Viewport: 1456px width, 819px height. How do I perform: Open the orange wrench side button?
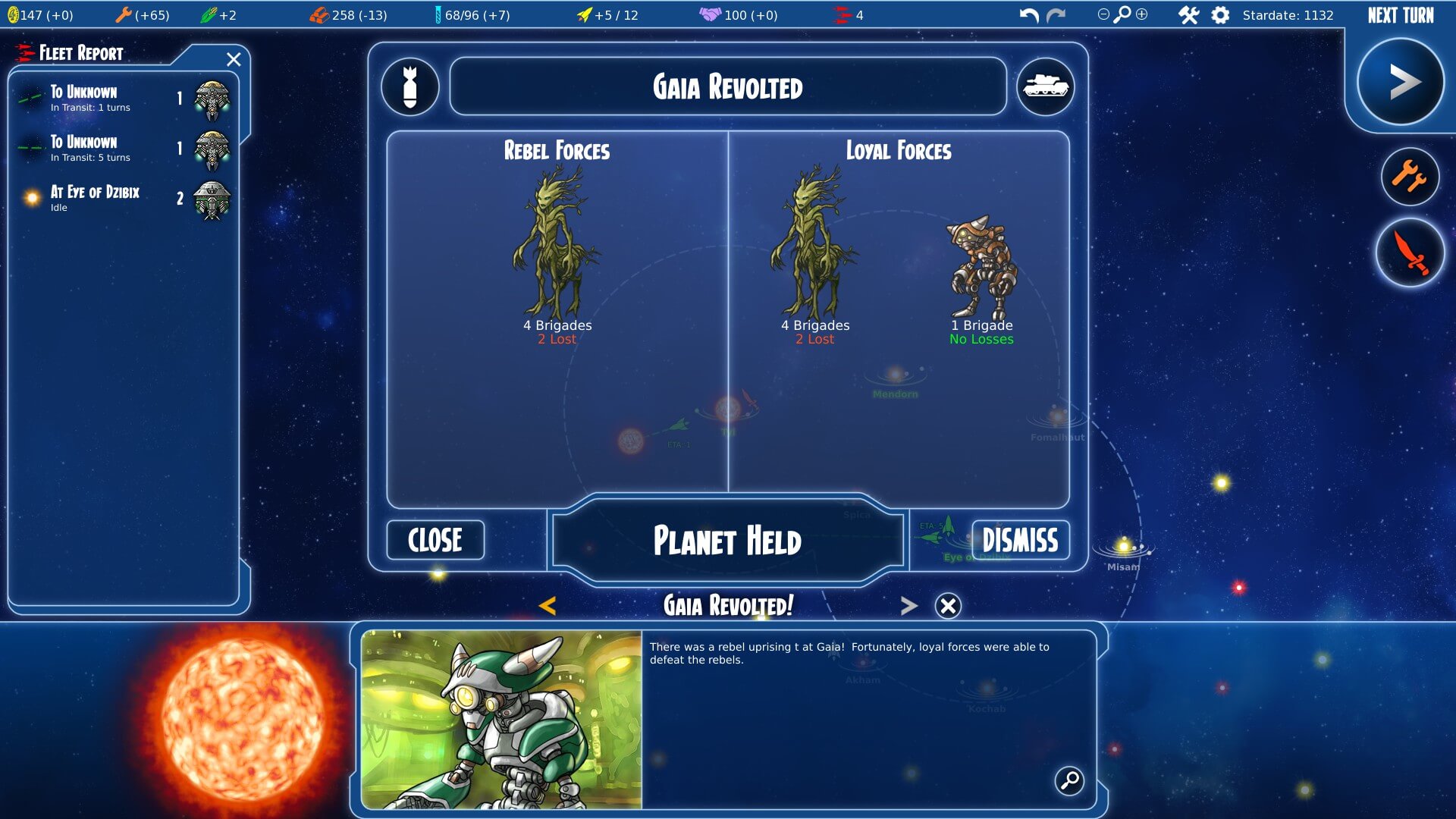pyautogui.click(x=1410, y=177)
